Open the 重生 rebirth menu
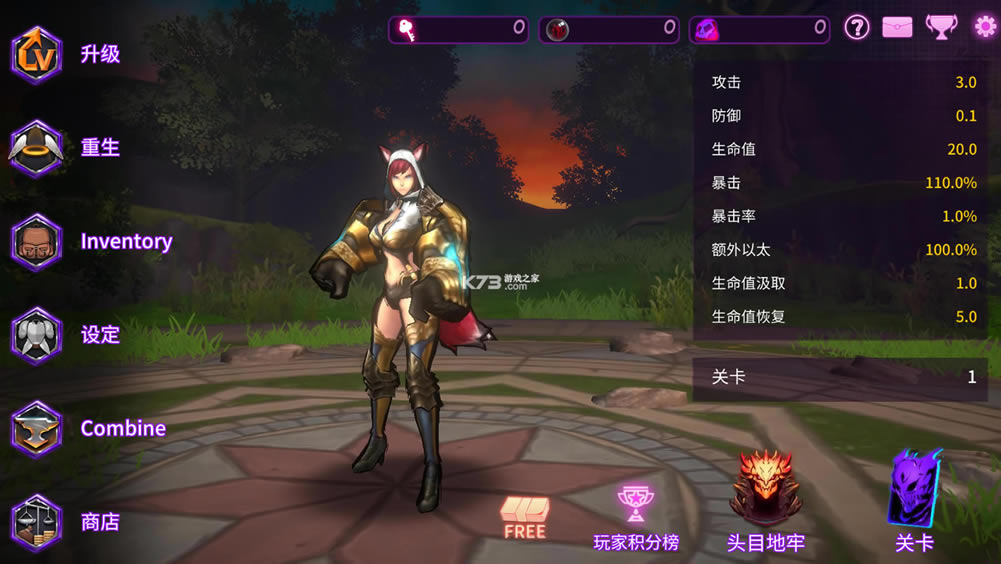The image size is (1001, 564). coord(38,148)
